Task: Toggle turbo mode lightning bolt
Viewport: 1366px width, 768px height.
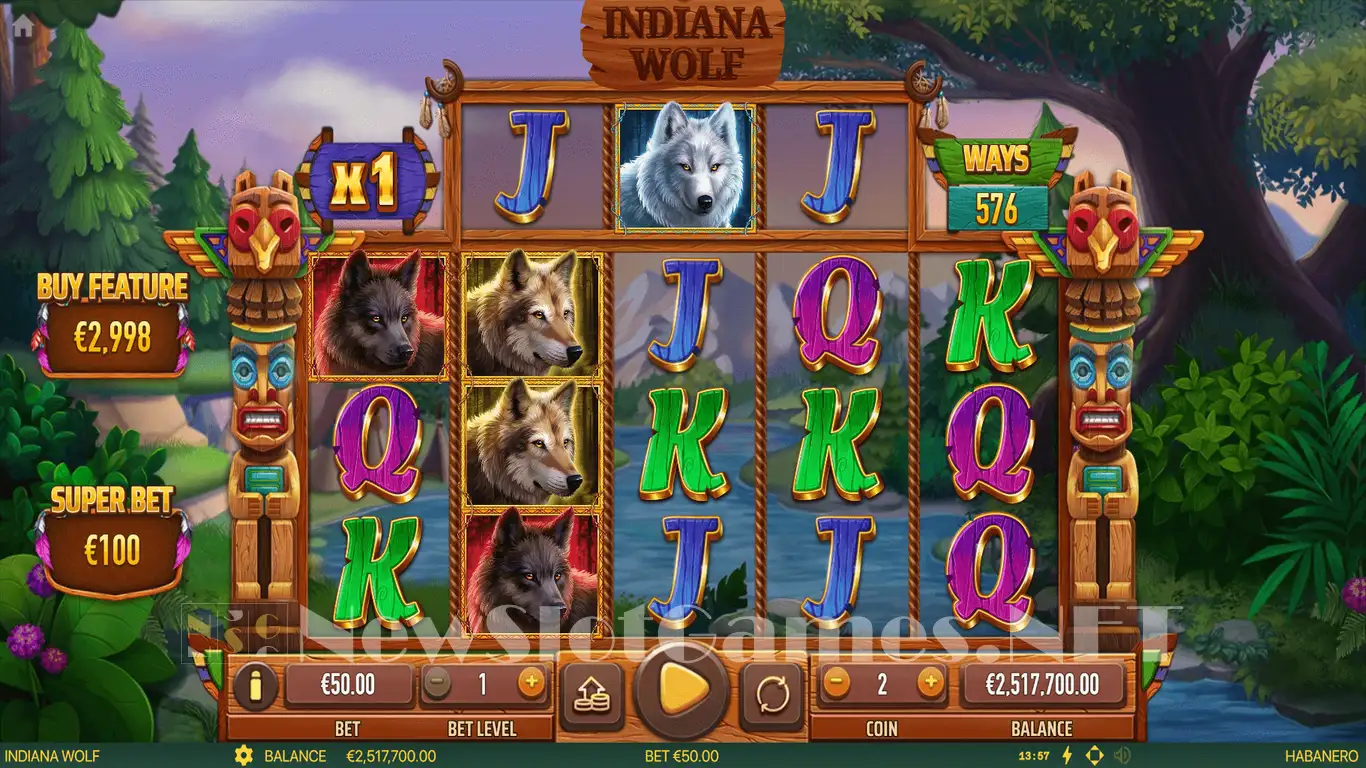Action: click(1066, 756)
